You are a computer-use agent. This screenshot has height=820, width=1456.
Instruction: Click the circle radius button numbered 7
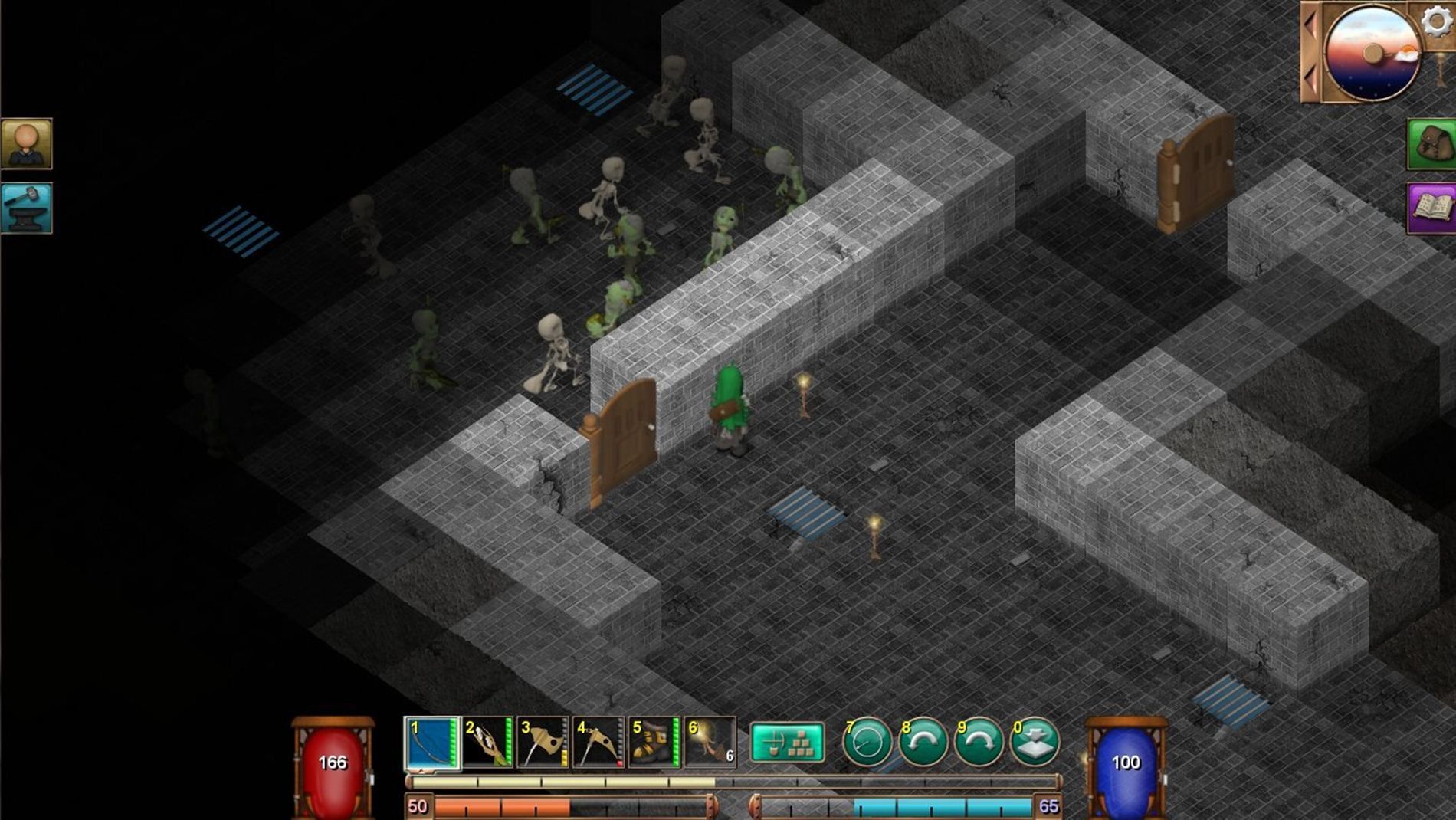pos(867,742)
